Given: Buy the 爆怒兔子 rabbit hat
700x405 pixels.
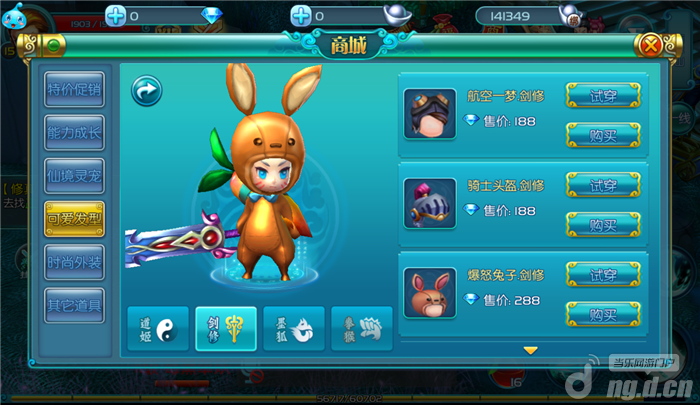Looking at the screenshot, I should pos(603,314).
